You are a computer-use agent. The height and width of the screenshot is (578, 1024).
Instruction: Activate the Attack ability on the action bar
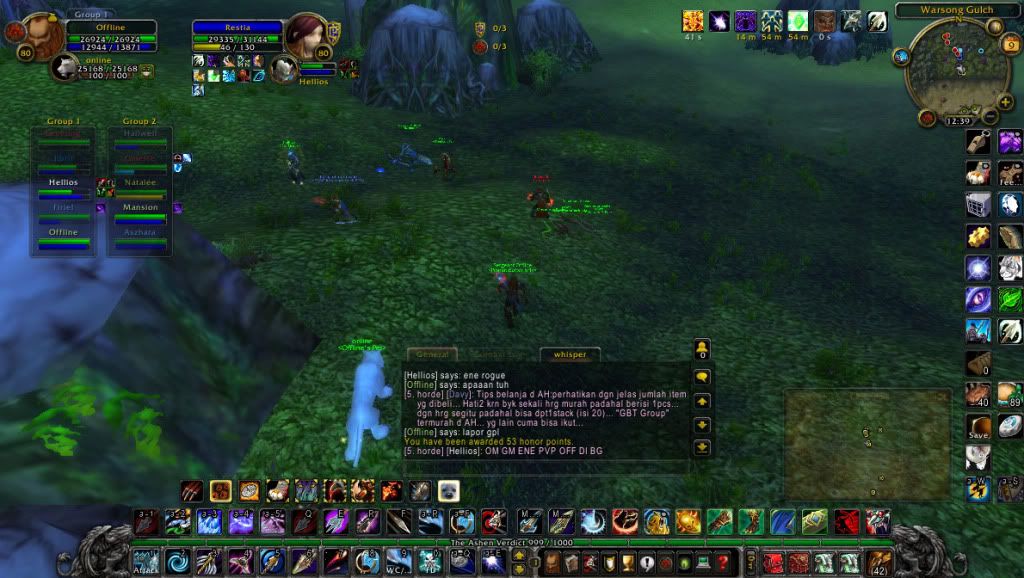click(146, 561)
